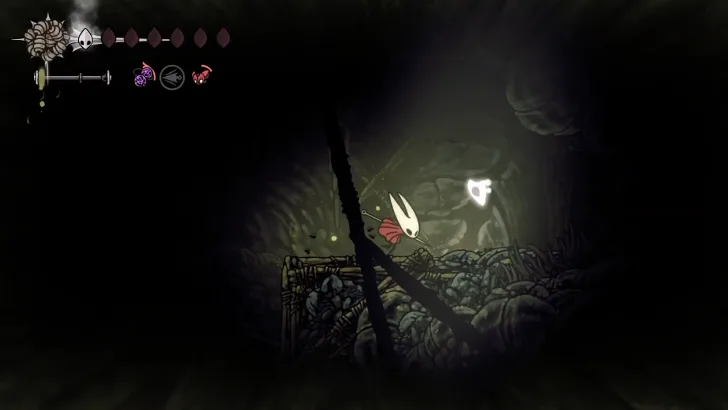Choose the red masked tool icon
Screen dimensions: 728x410
click(x=202, y=75)
